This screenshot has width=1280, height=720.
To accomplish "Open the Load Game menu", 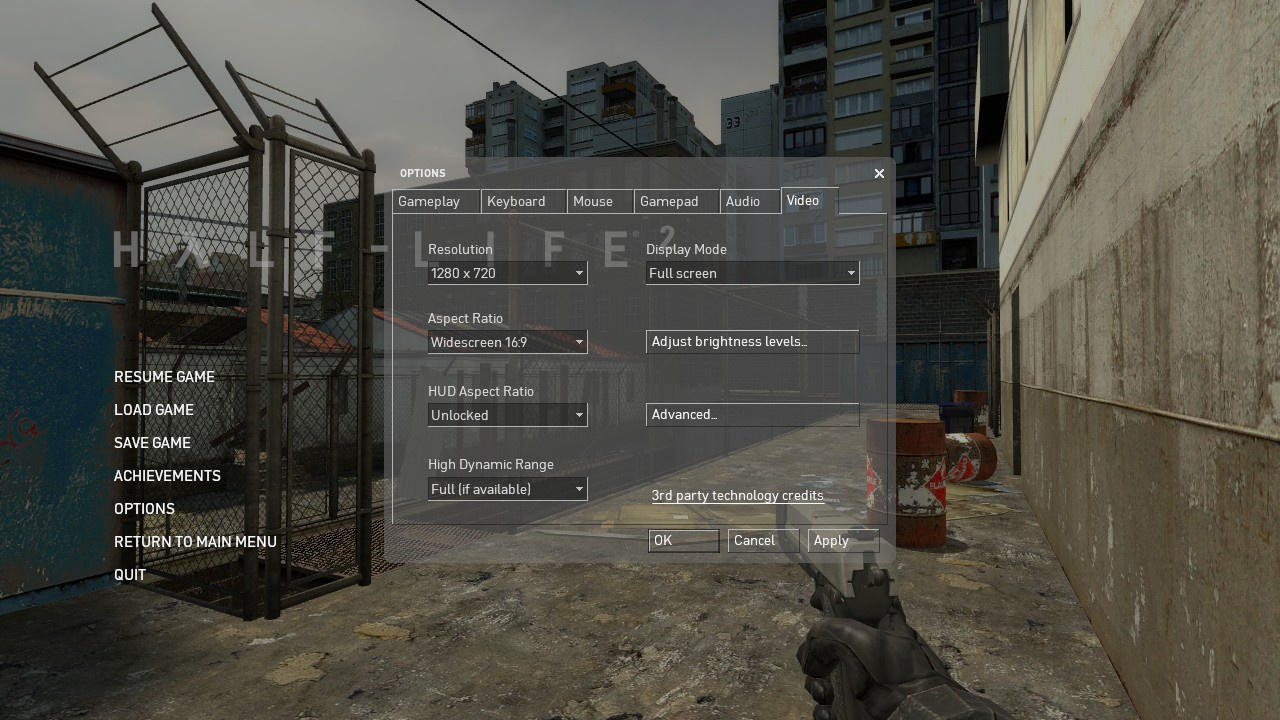I will (154, 410).
